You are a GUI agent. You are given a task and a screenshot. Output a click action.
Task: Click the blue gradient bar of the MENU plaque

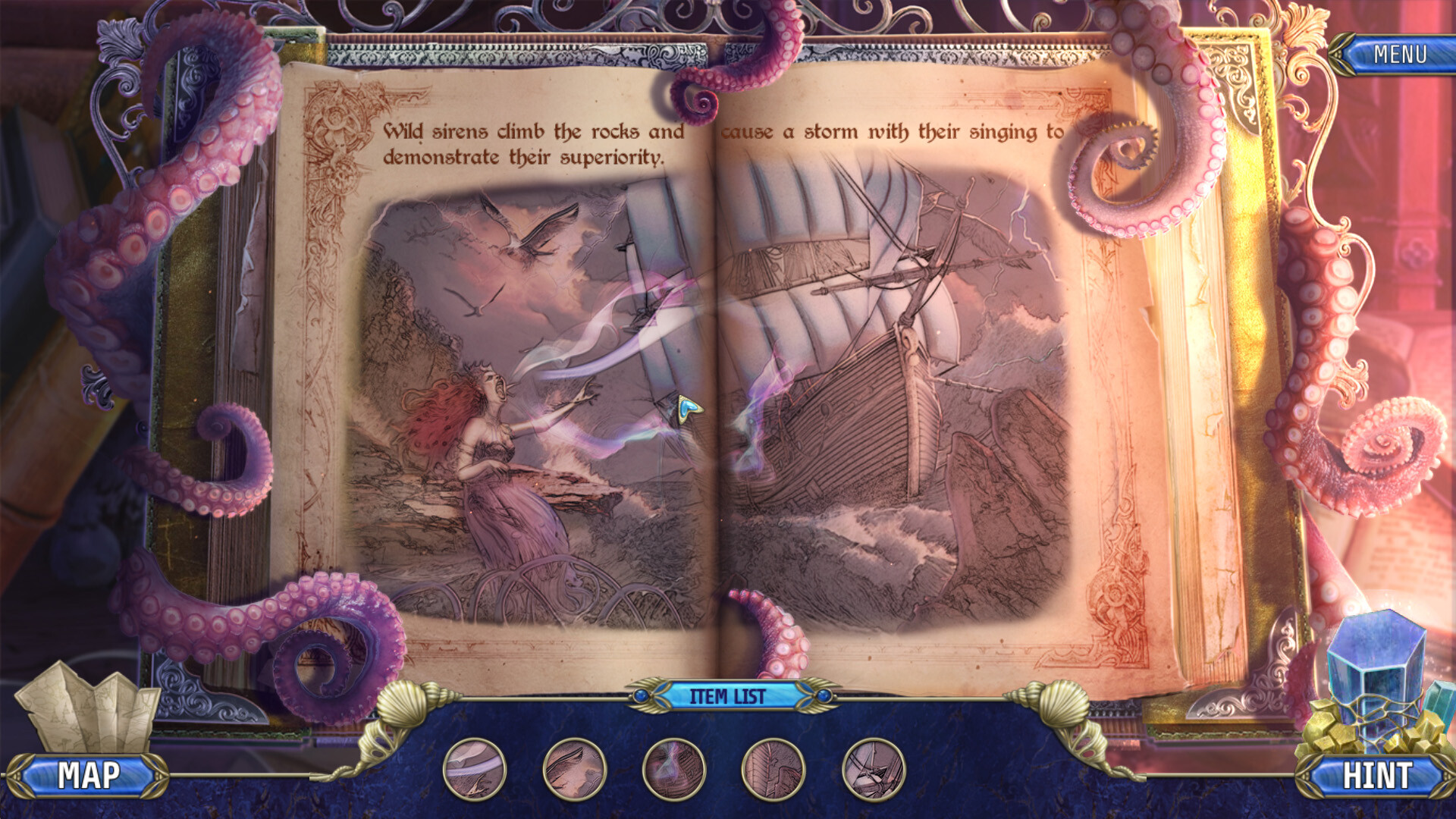tap(1401, 55)
